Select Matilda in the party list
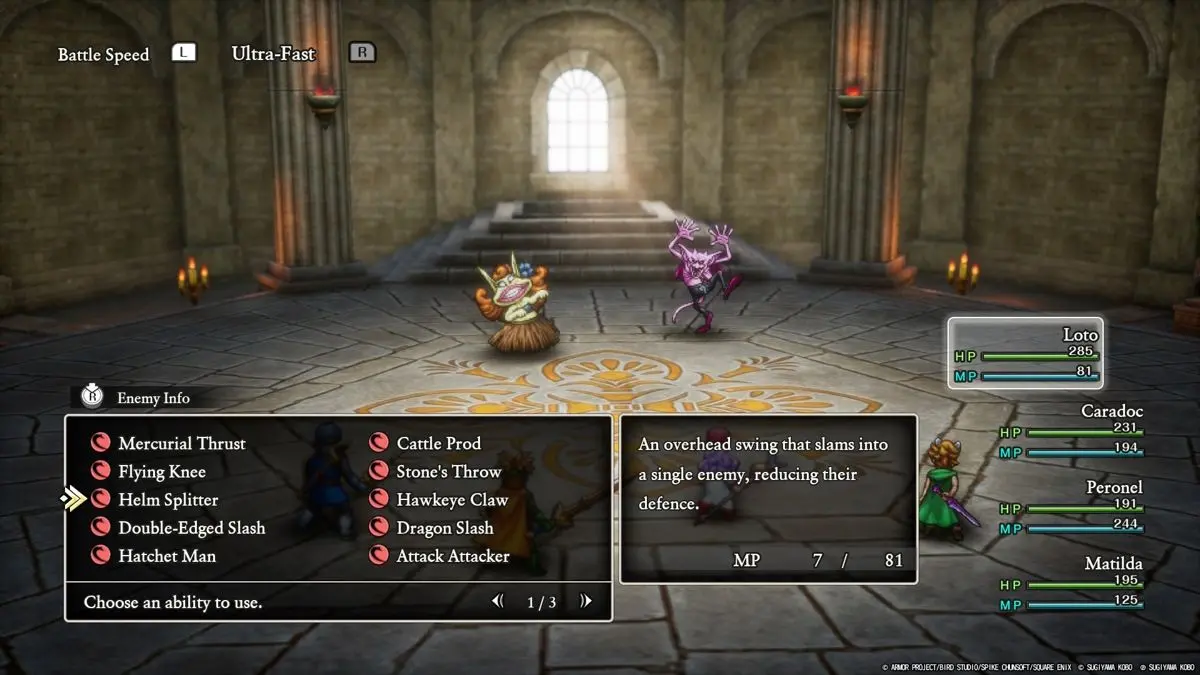 coord(1070,583)
